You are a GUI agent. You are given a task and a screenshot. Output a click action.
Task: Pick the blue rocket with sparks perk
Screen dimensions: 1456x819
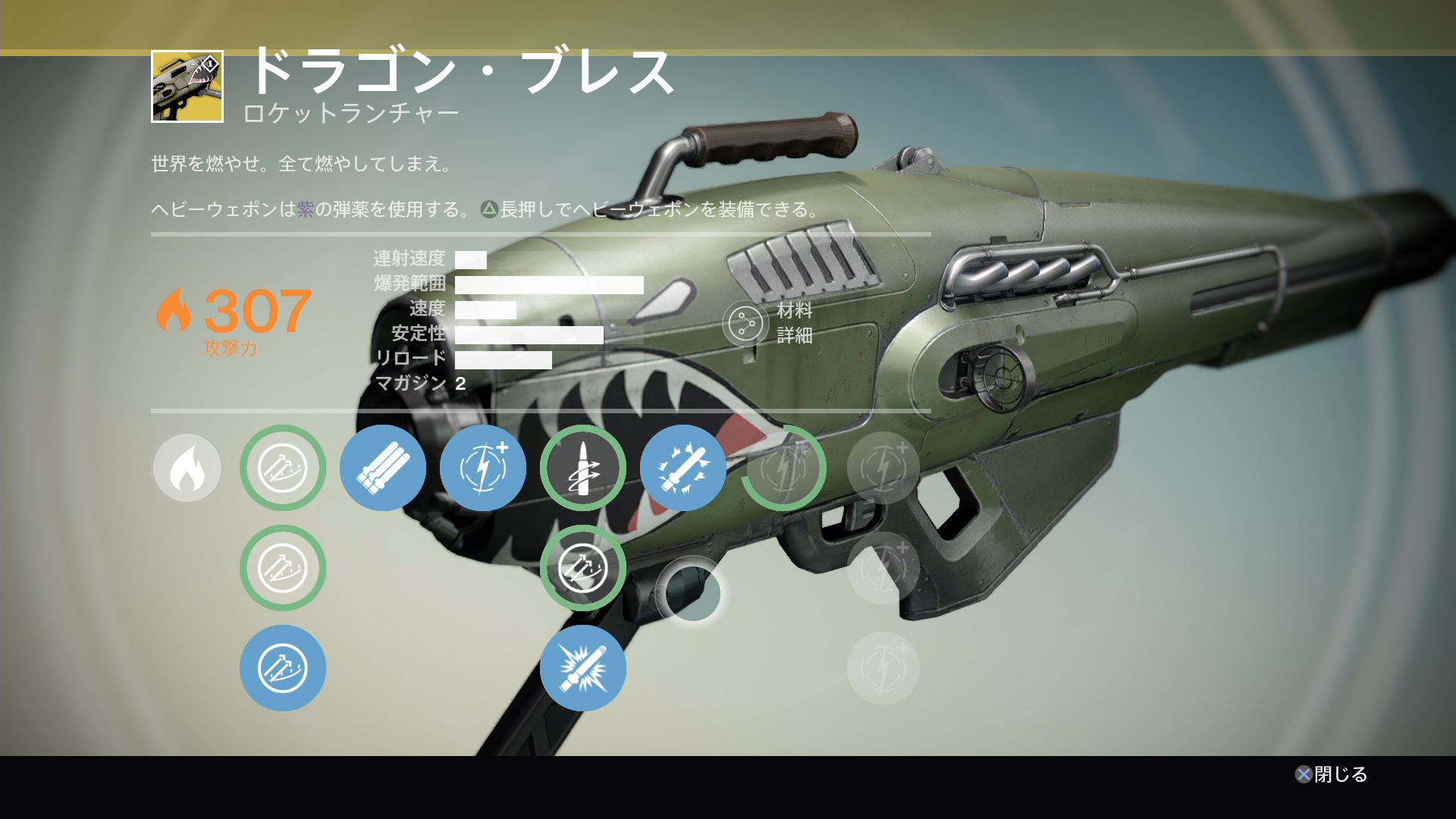(682, 468)
